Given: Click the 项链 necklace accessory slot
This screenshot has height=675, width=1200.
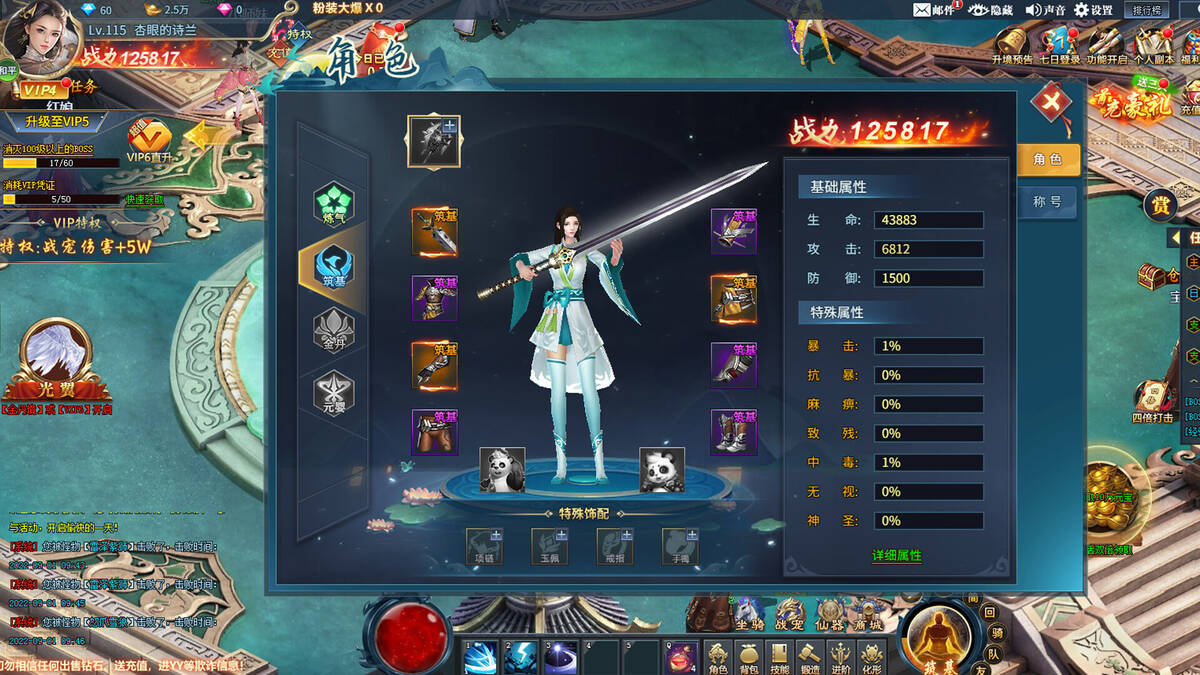Looking at the screenshot, I should 484,546.
